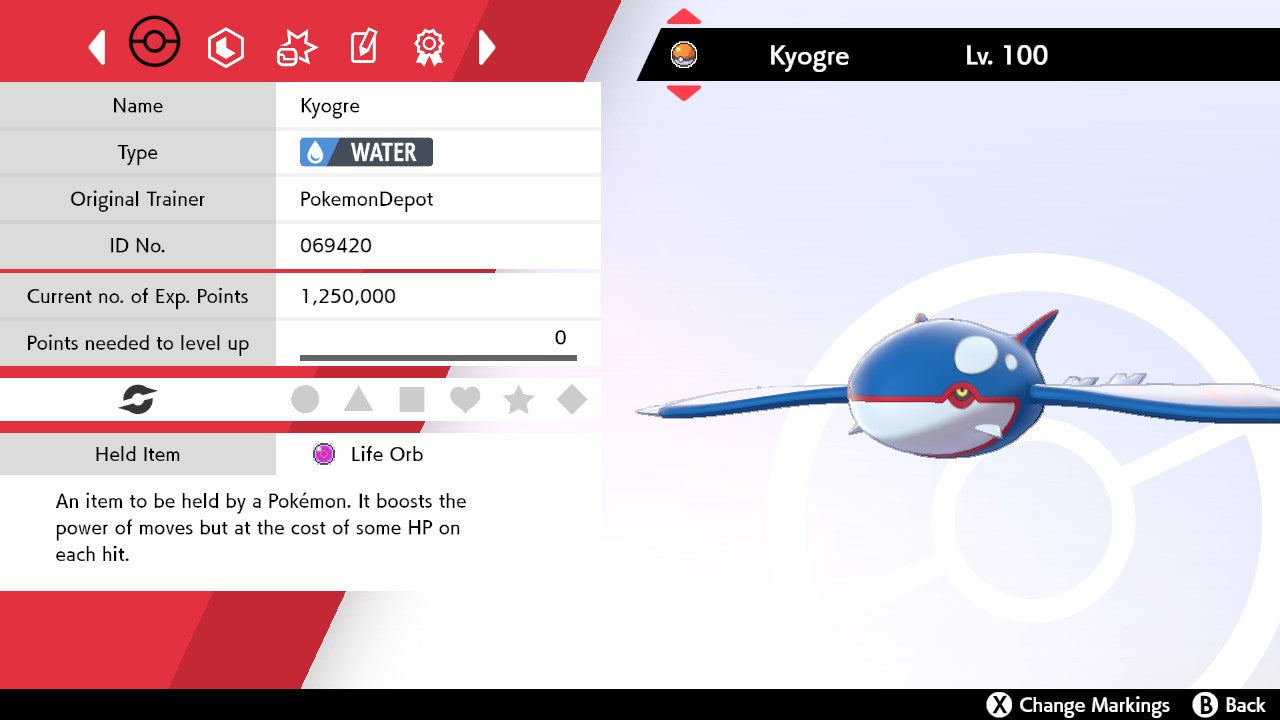Switch to next Pokémon with down arrow
This screenshot has height=720, width=1280.
[684, 92]
